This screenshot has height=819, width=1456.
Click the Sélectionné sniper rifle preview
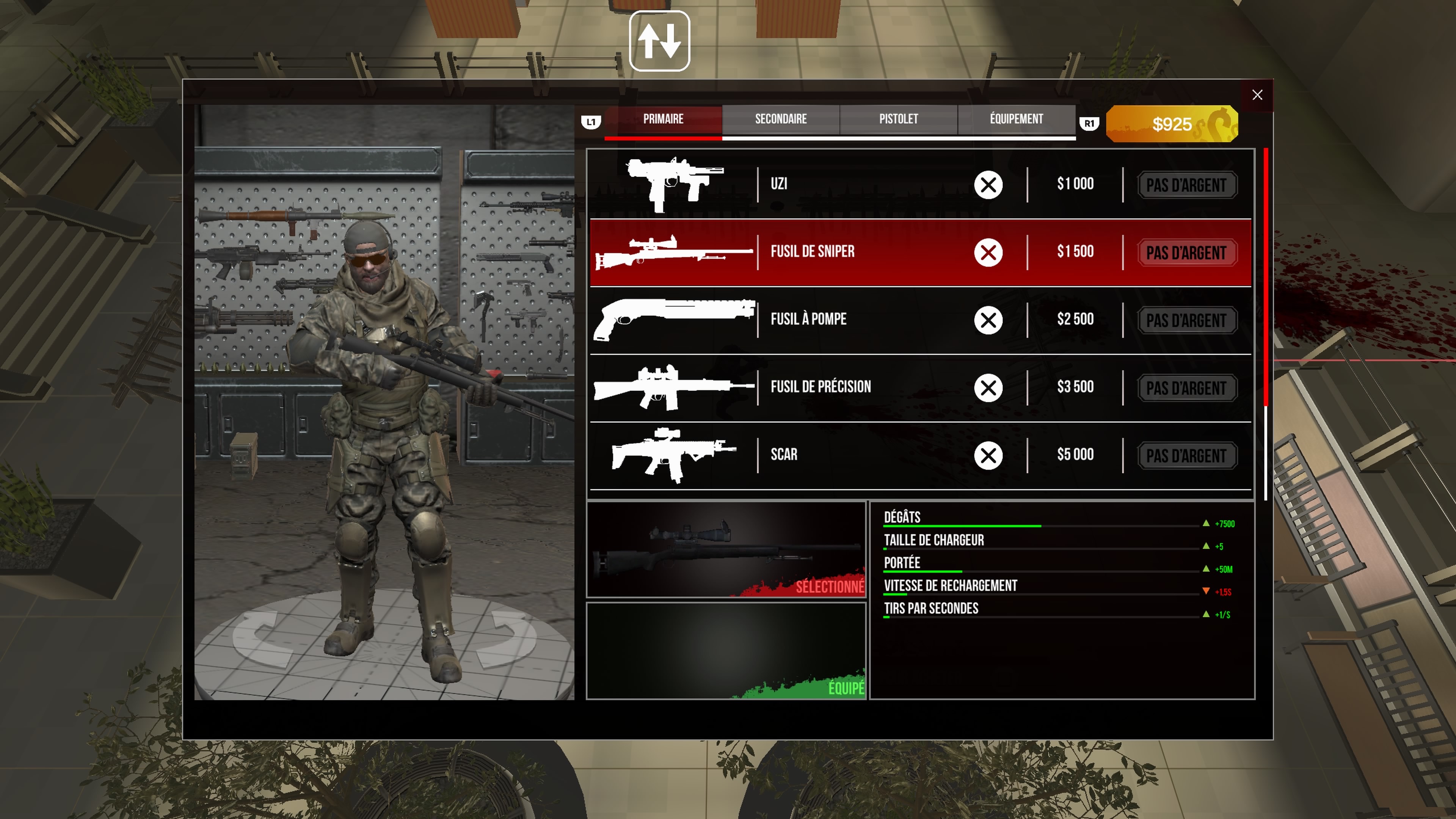click(x=726, y=549)
